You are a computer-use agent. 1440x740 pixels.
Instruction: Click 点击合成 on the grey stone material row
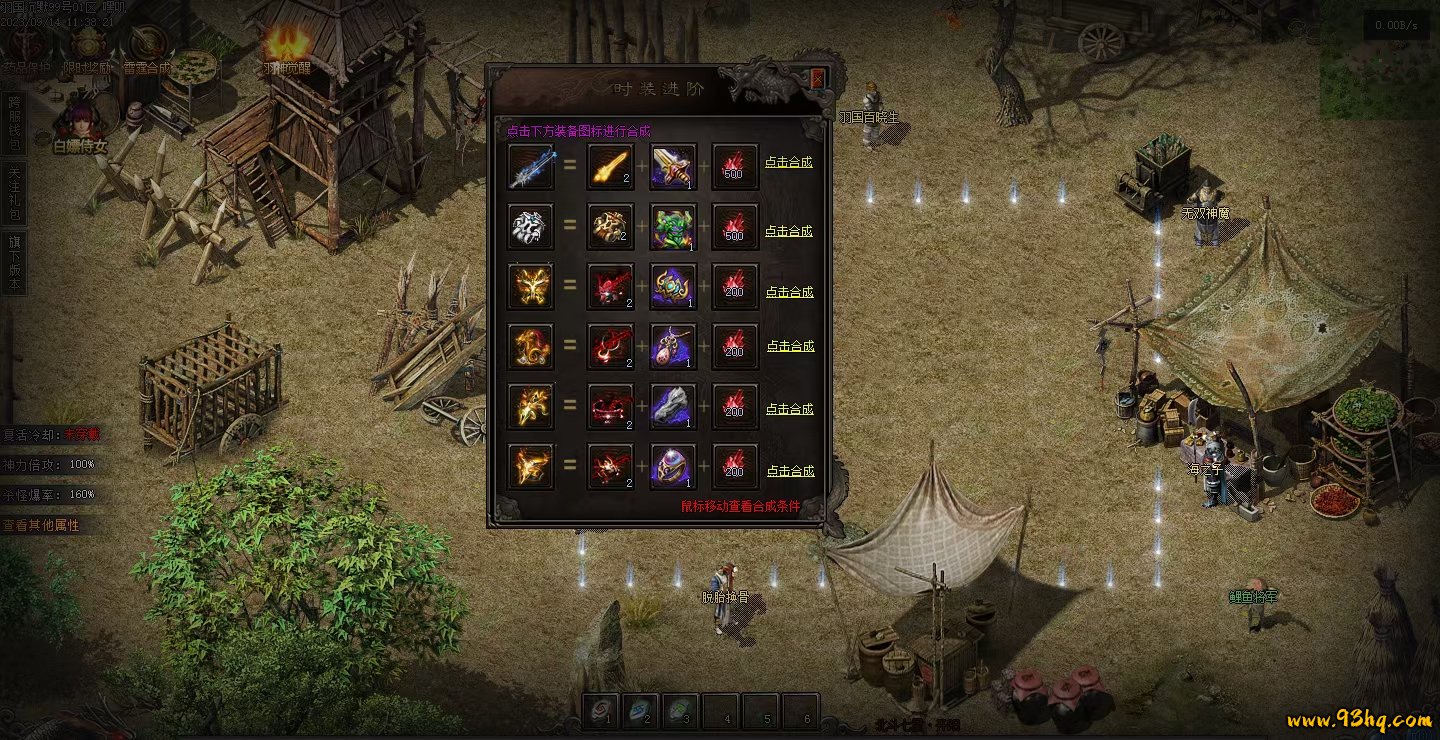789,409
